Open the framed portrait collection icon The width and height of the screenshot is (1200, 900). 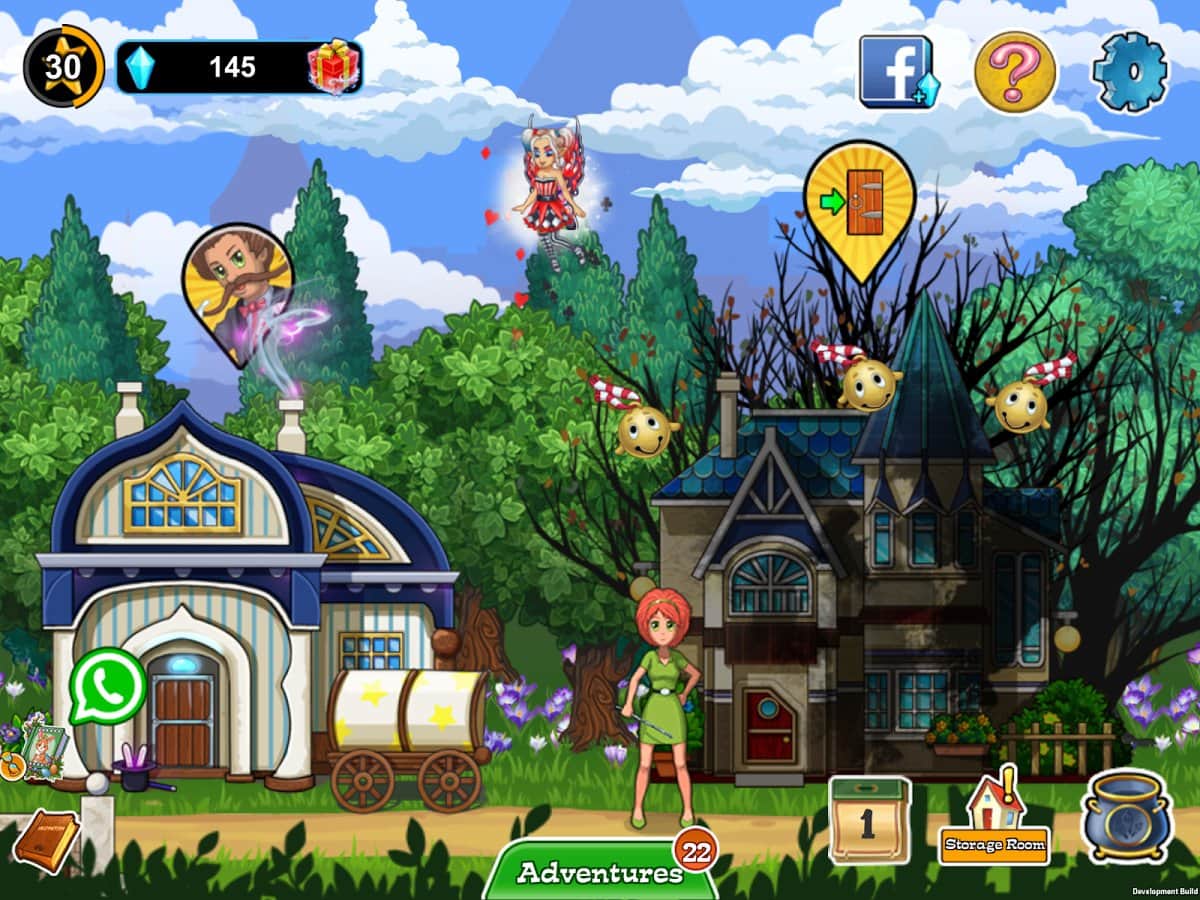coord(42,745)
